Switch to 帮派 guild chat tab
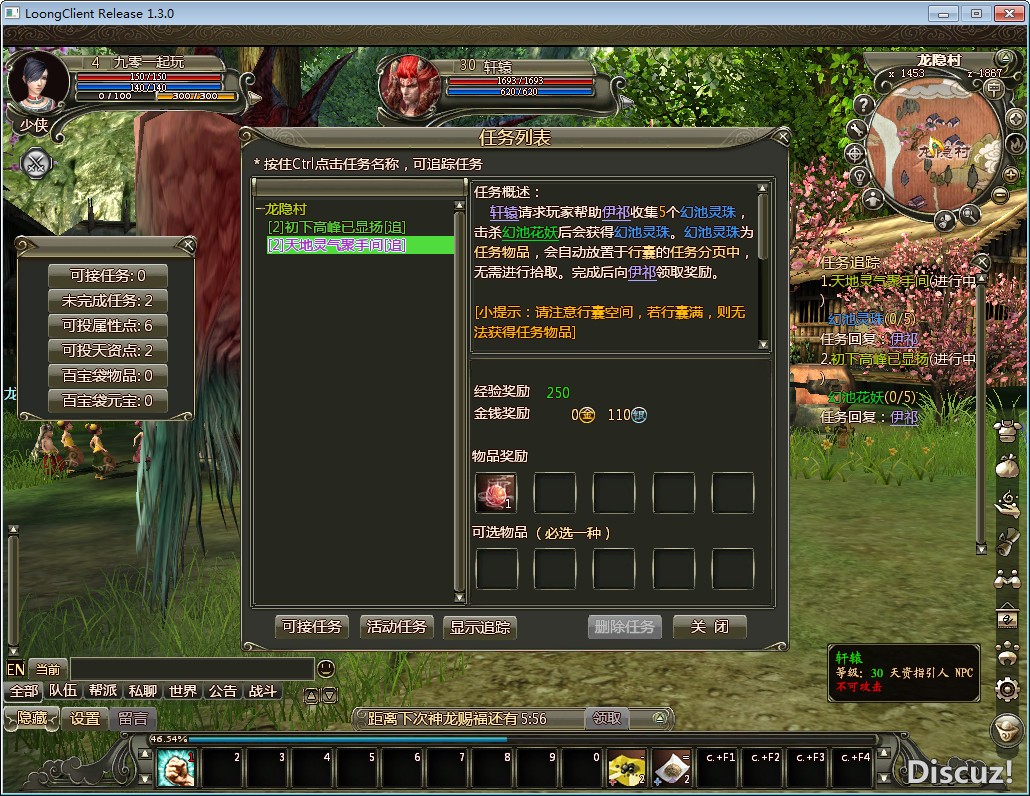This screenshot has height=796, width=1030. (103, 691)
